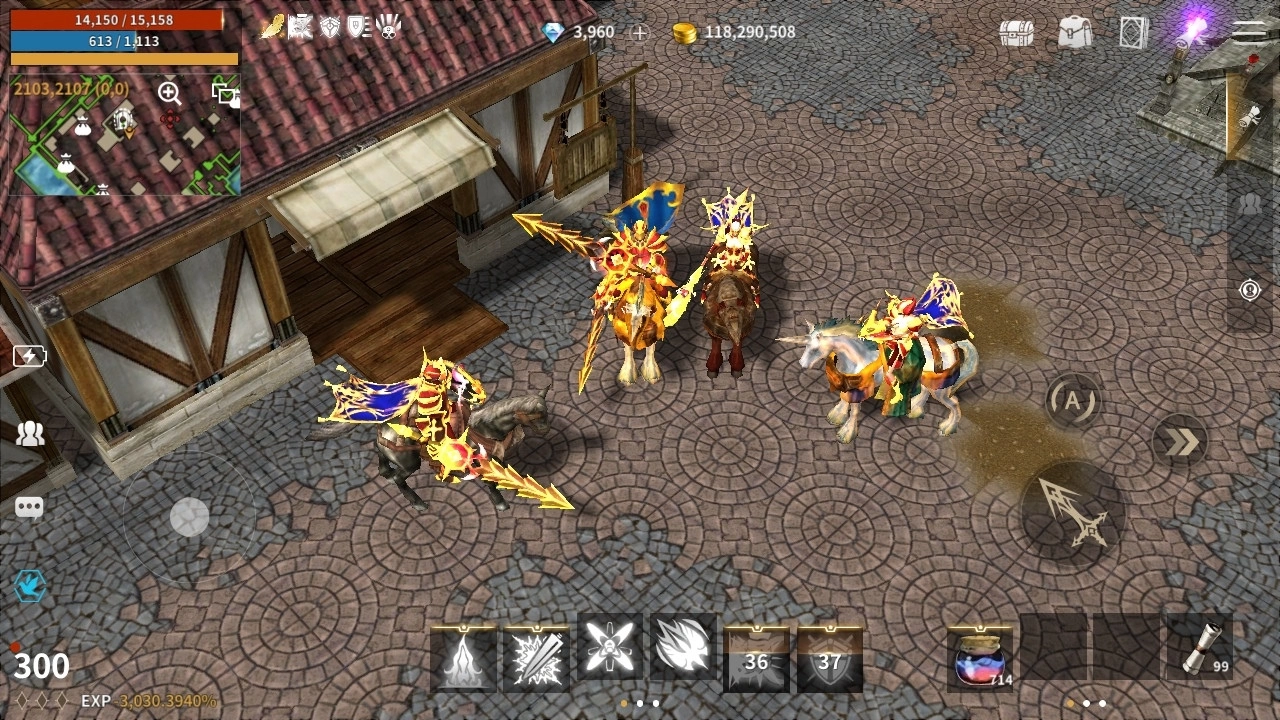This screenshot has height=720, width=1280.
Task: Activate the swirling claw skill
Action: (x=682, y=647)
